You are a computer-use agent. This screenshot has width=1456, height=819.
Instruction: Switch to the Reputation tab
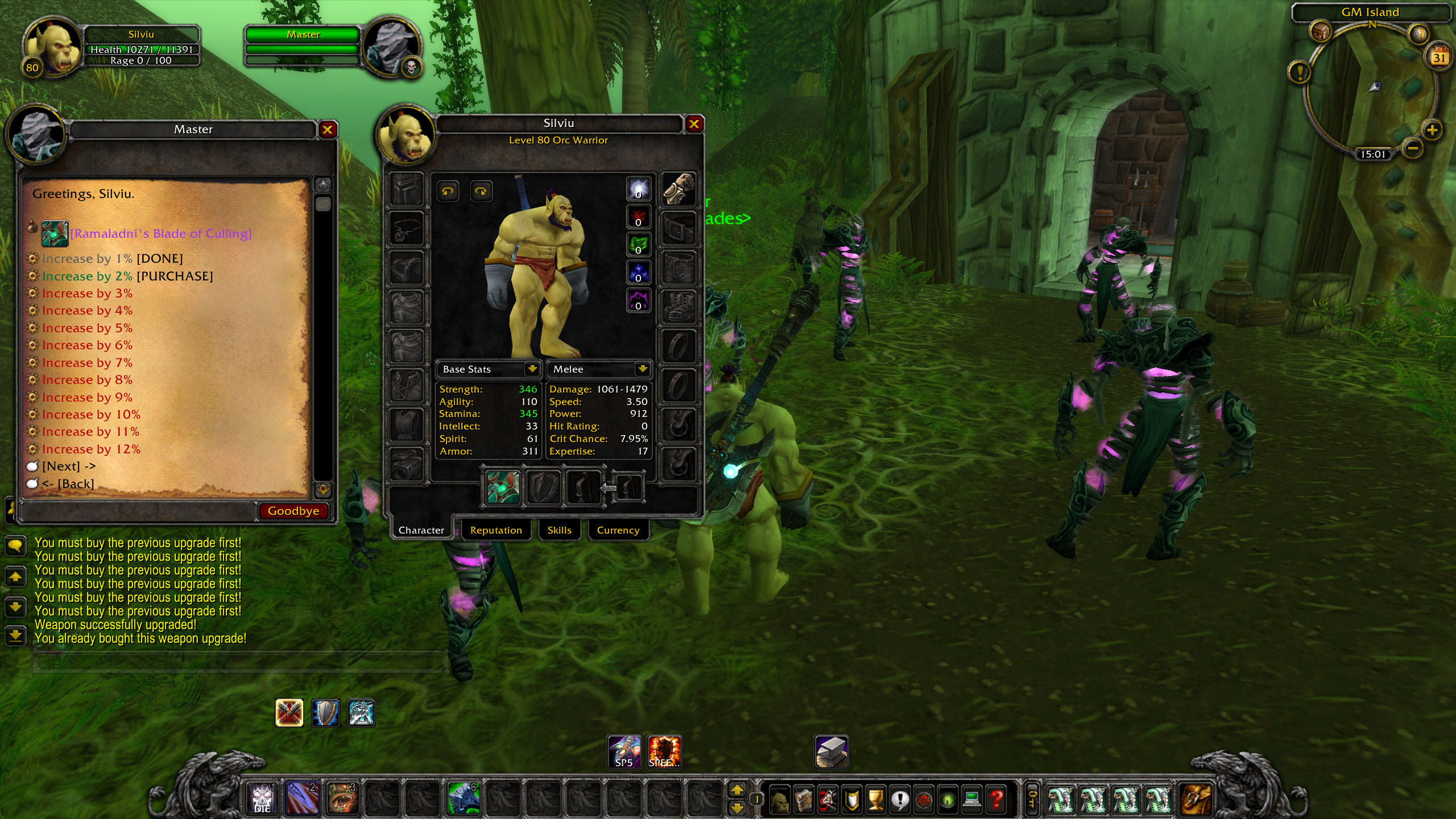coord(495,530)
